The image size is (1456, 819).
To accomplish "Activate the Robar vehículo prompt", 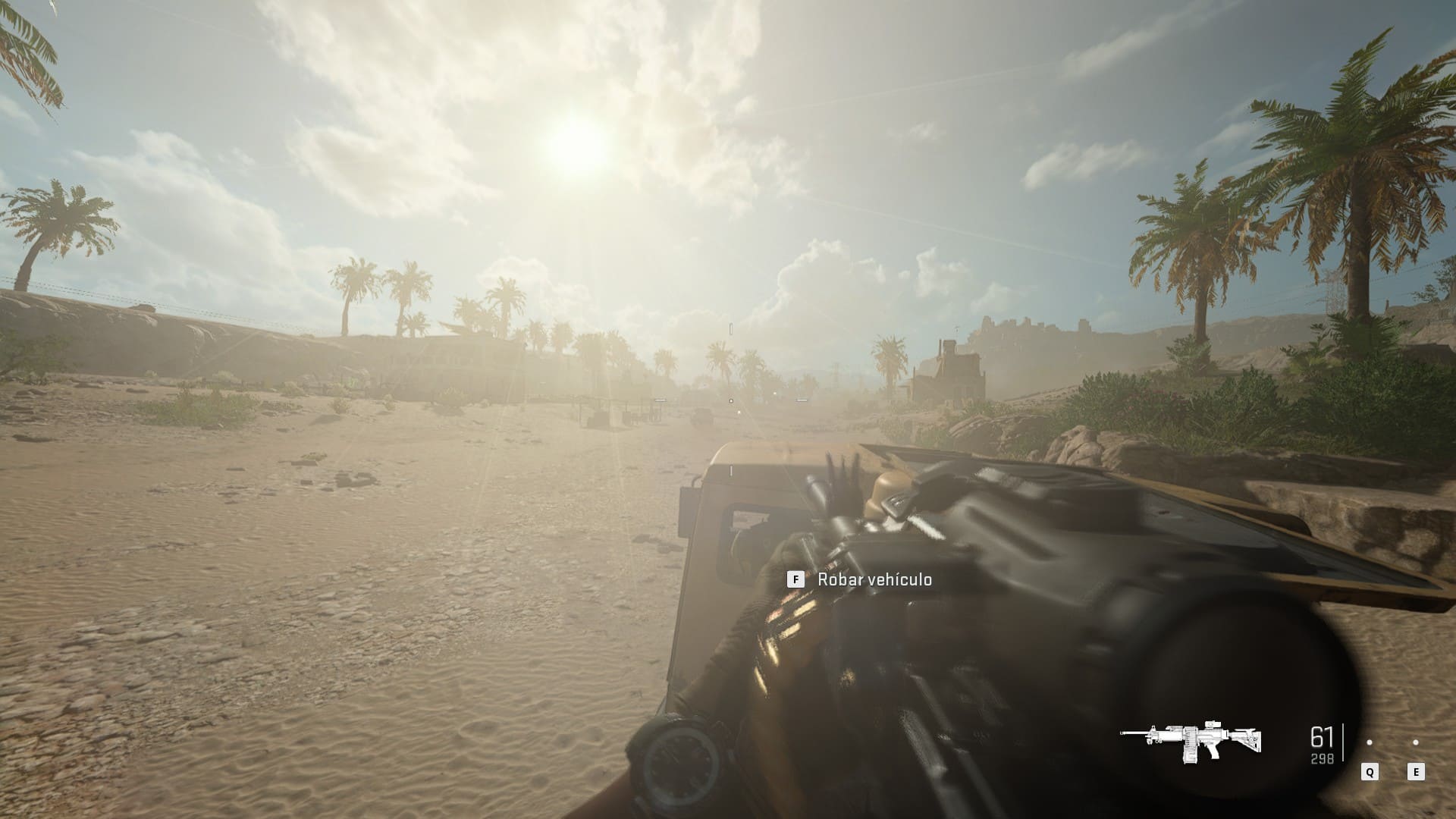I will 794,579.
